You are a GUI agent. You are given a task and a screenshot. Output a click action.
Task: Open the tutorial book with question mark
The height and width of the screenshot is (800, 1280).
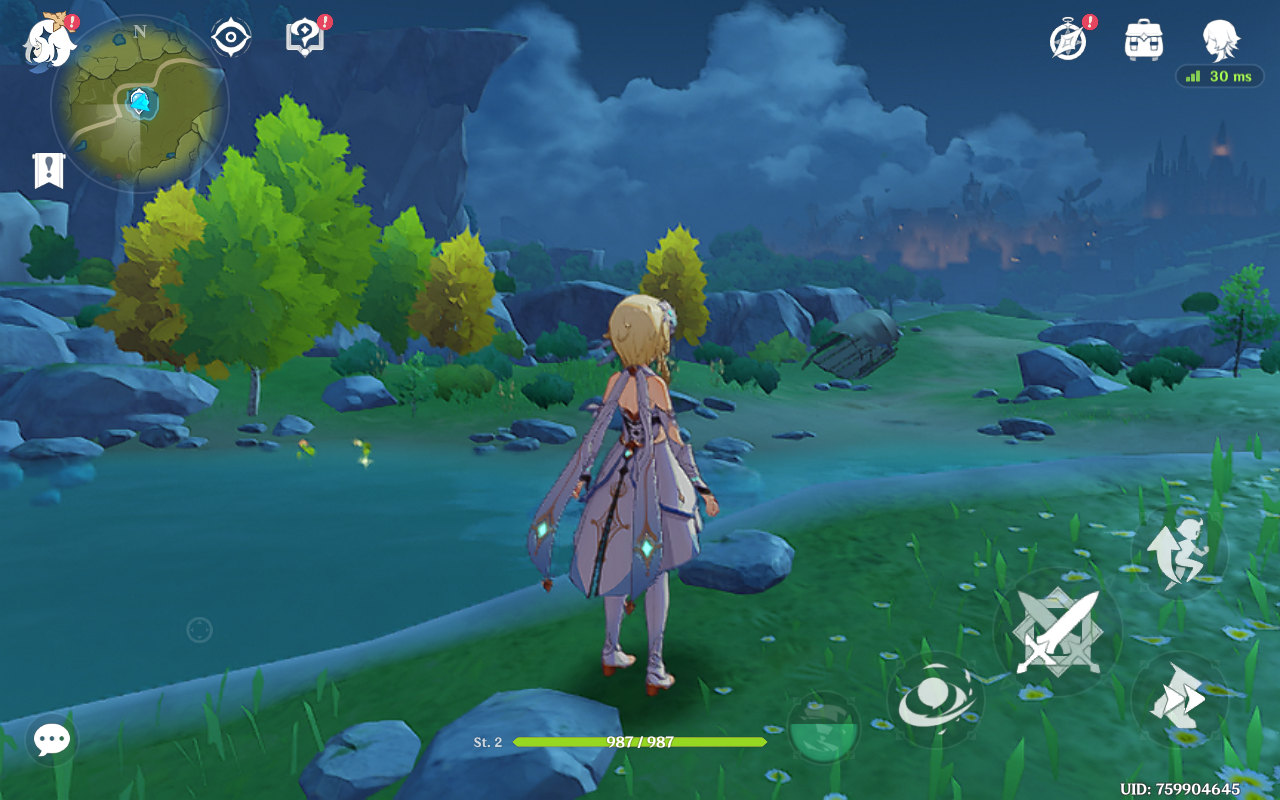pyautogui.click(x=305, y=38)
